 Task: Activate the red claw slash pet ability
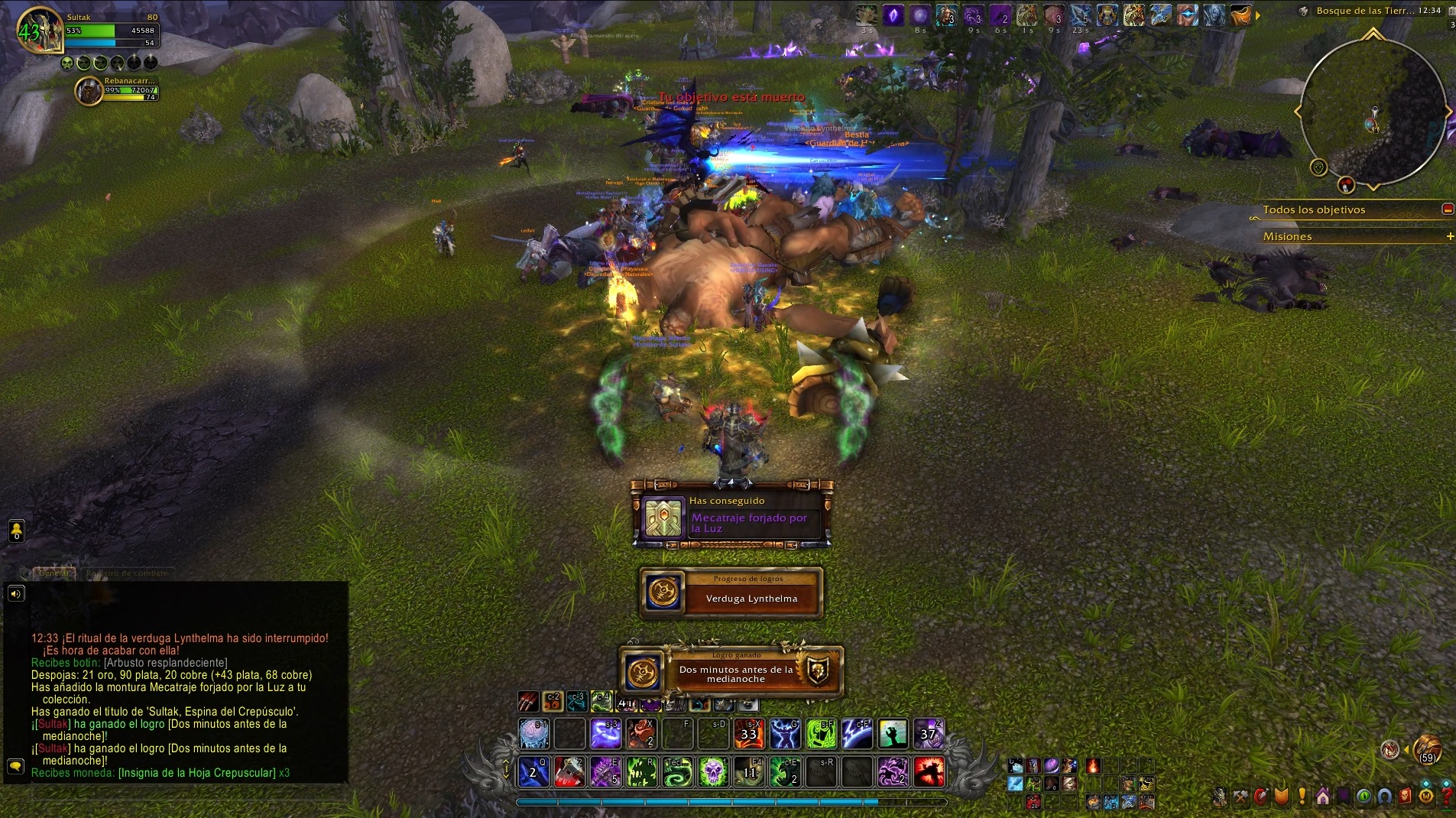(x=528, y=701)
